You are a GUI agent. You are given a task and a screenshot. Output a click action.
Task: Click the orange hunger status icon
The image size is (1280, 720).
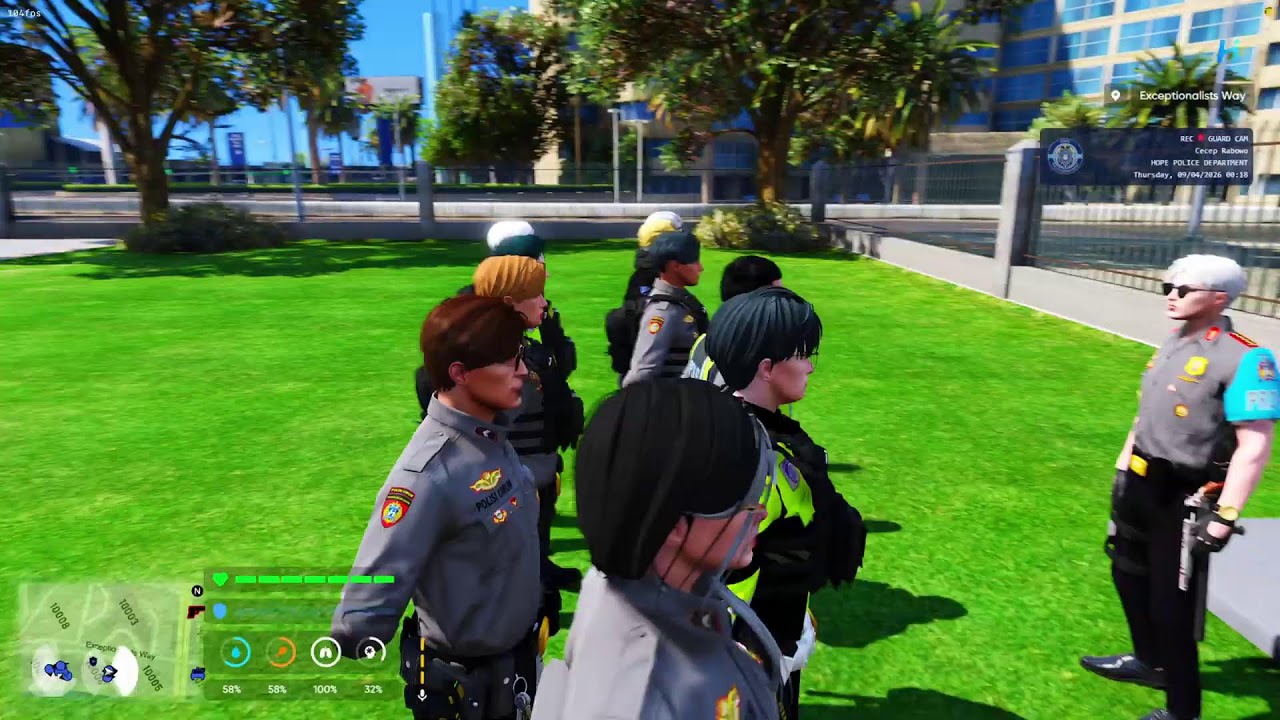pyautogui.click(x=281, y=651)
